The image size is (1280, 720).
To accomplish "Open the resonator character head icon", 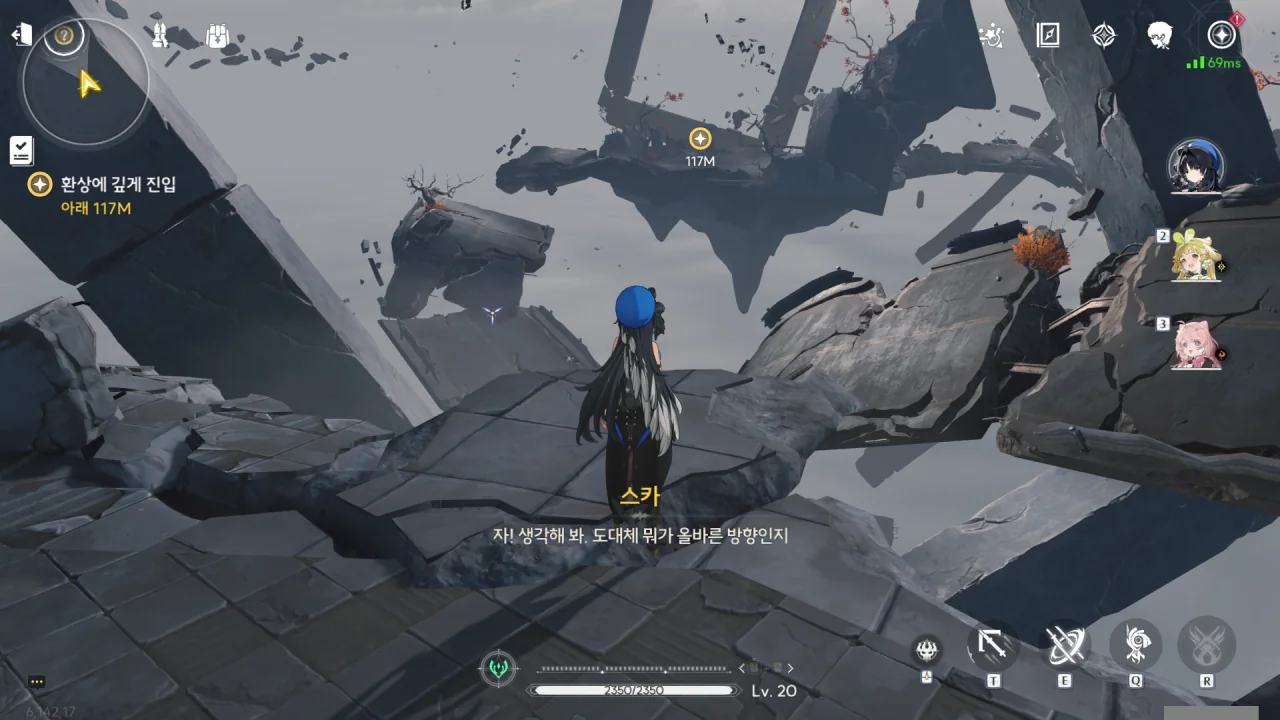I will (1160, 36).
